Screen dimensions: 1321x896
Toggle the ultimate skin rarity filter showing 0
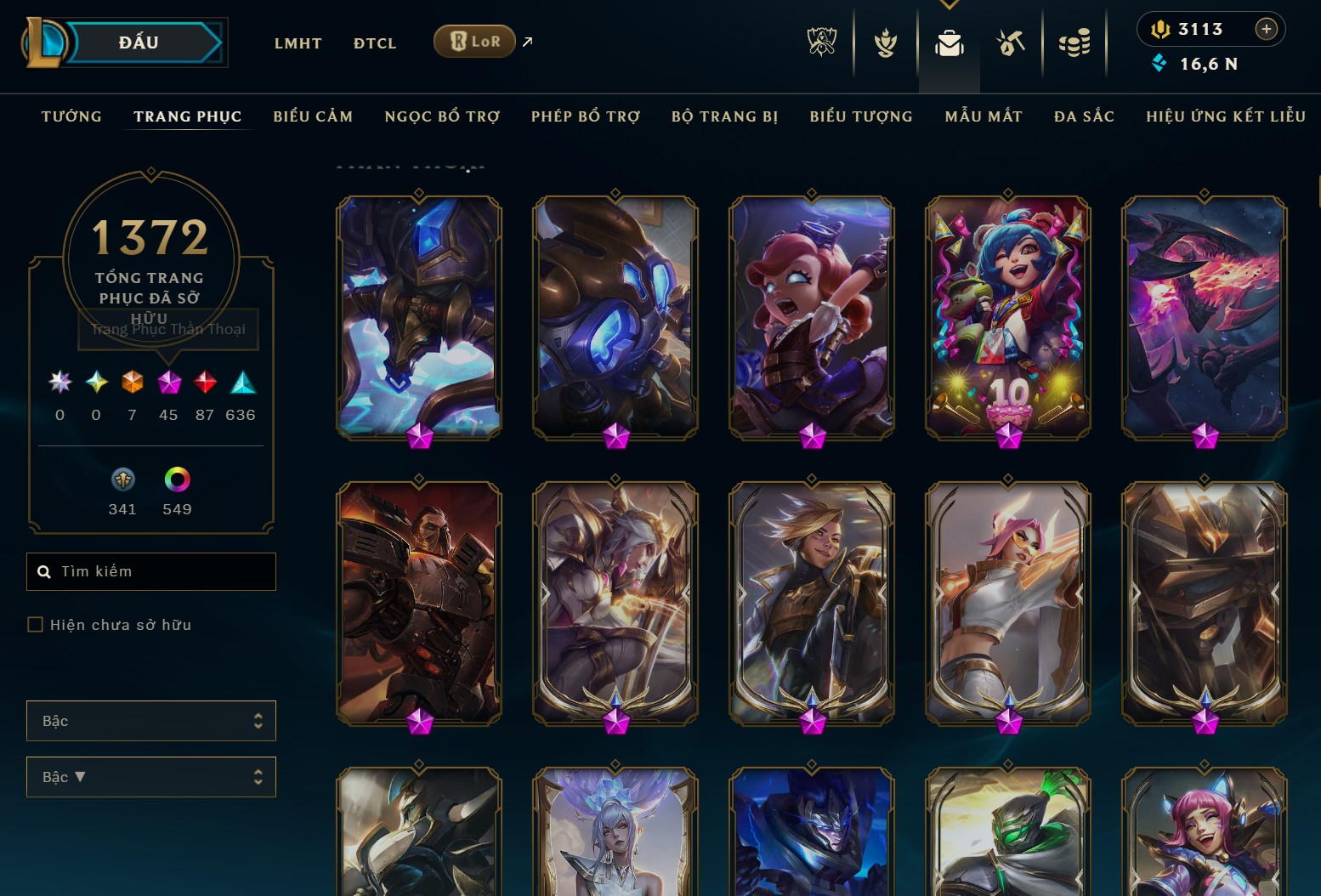coord(59,382)
